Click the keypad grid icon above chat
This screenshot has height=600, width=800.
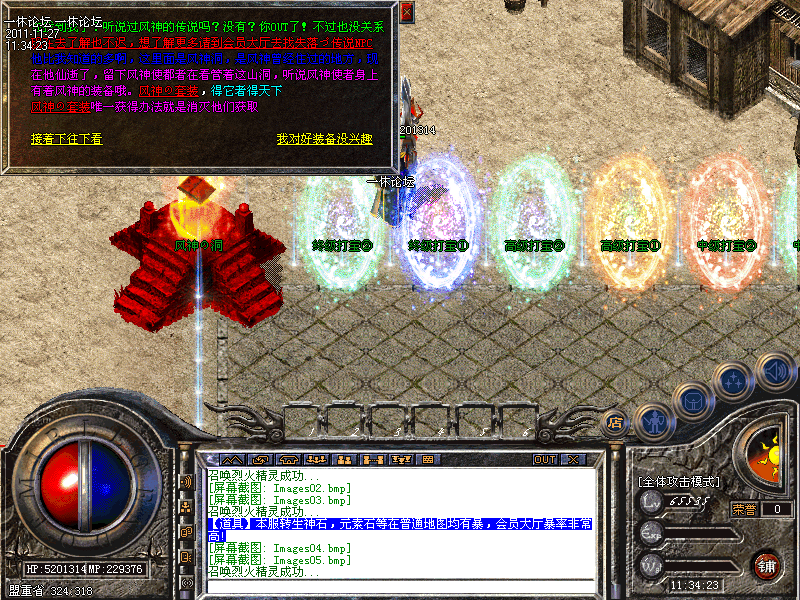click(428, 459)
